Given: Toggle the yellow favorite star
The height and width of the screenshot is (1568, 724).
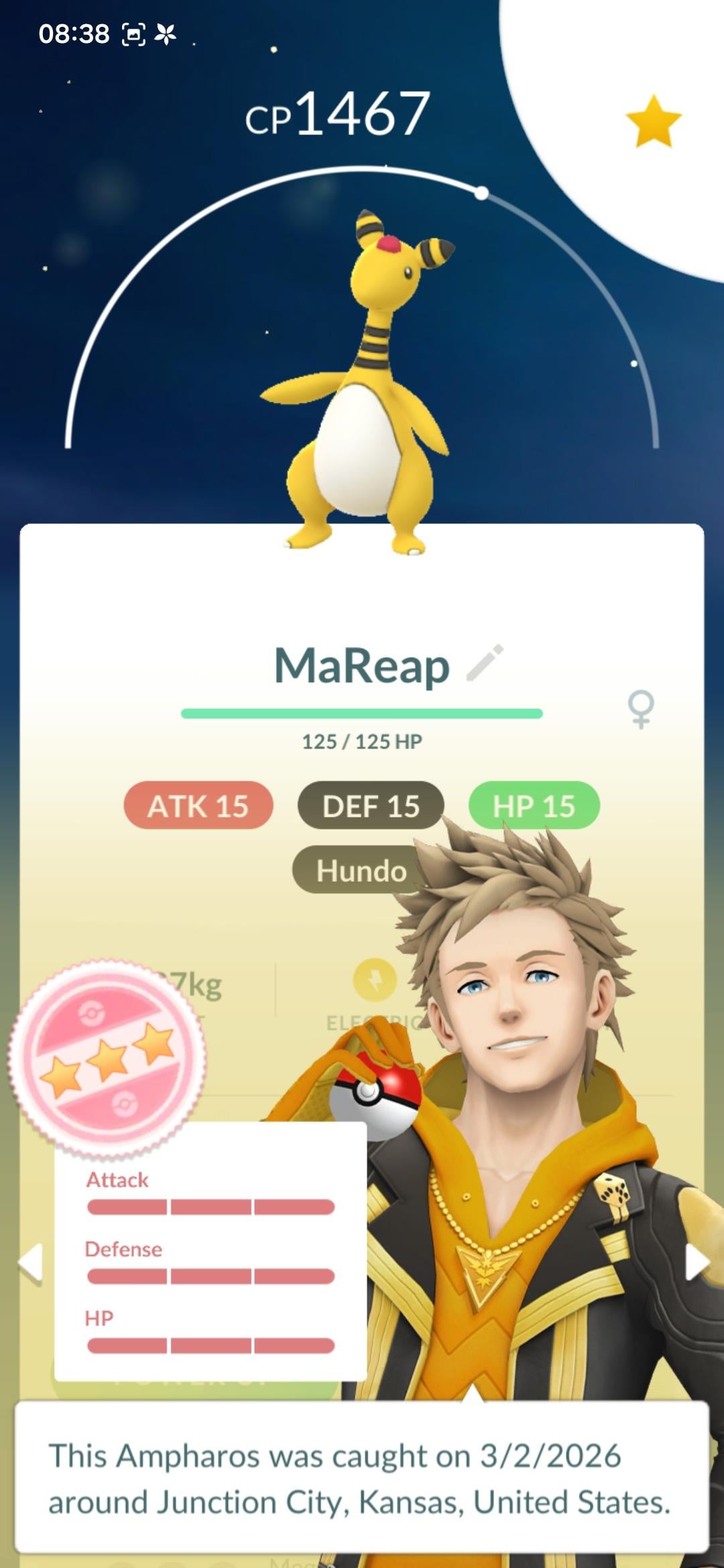Looking at the screenshot, I should [653, 121].
